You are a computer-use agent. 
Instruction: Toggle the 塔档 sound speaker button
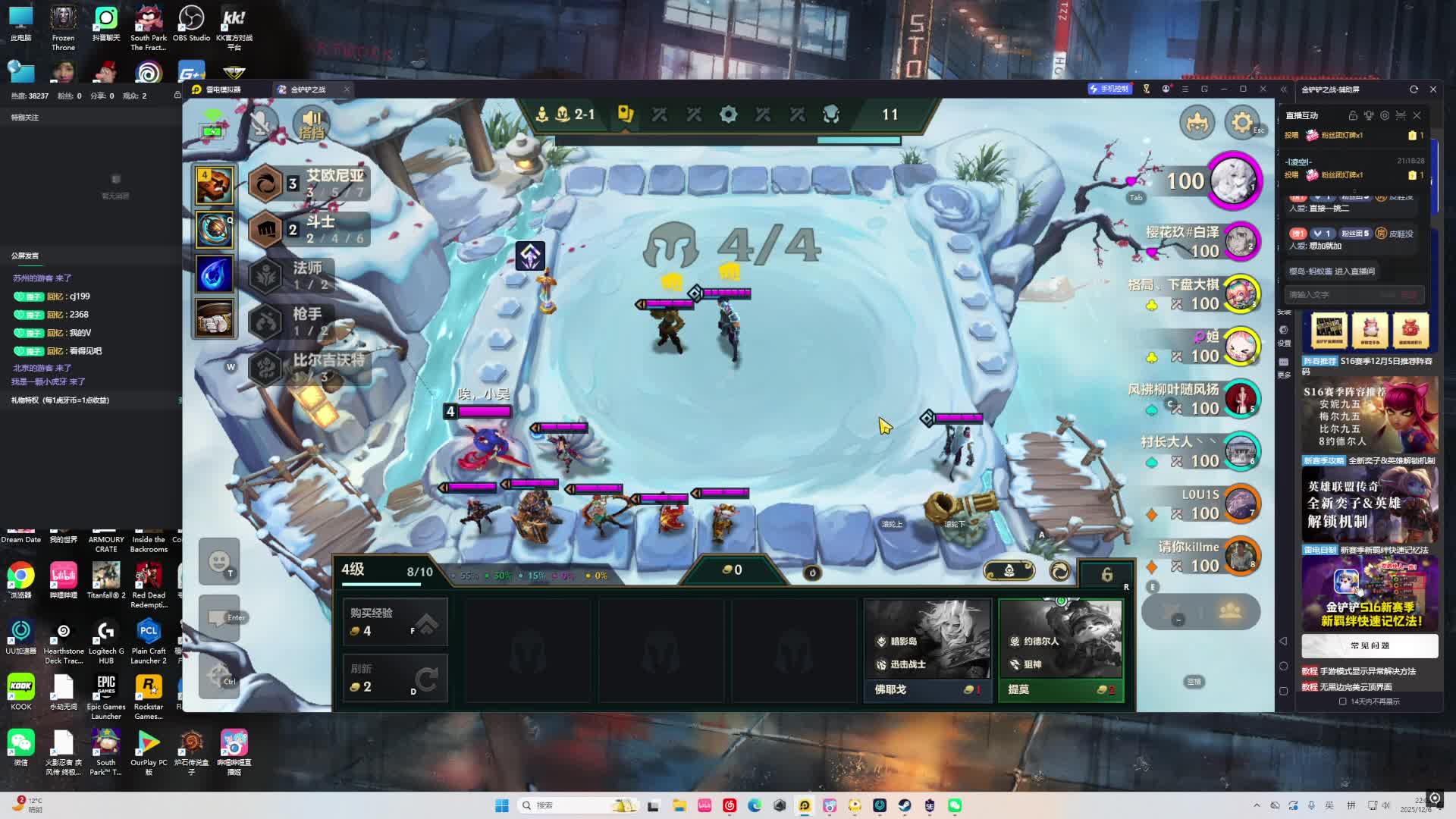pos(312,123)
